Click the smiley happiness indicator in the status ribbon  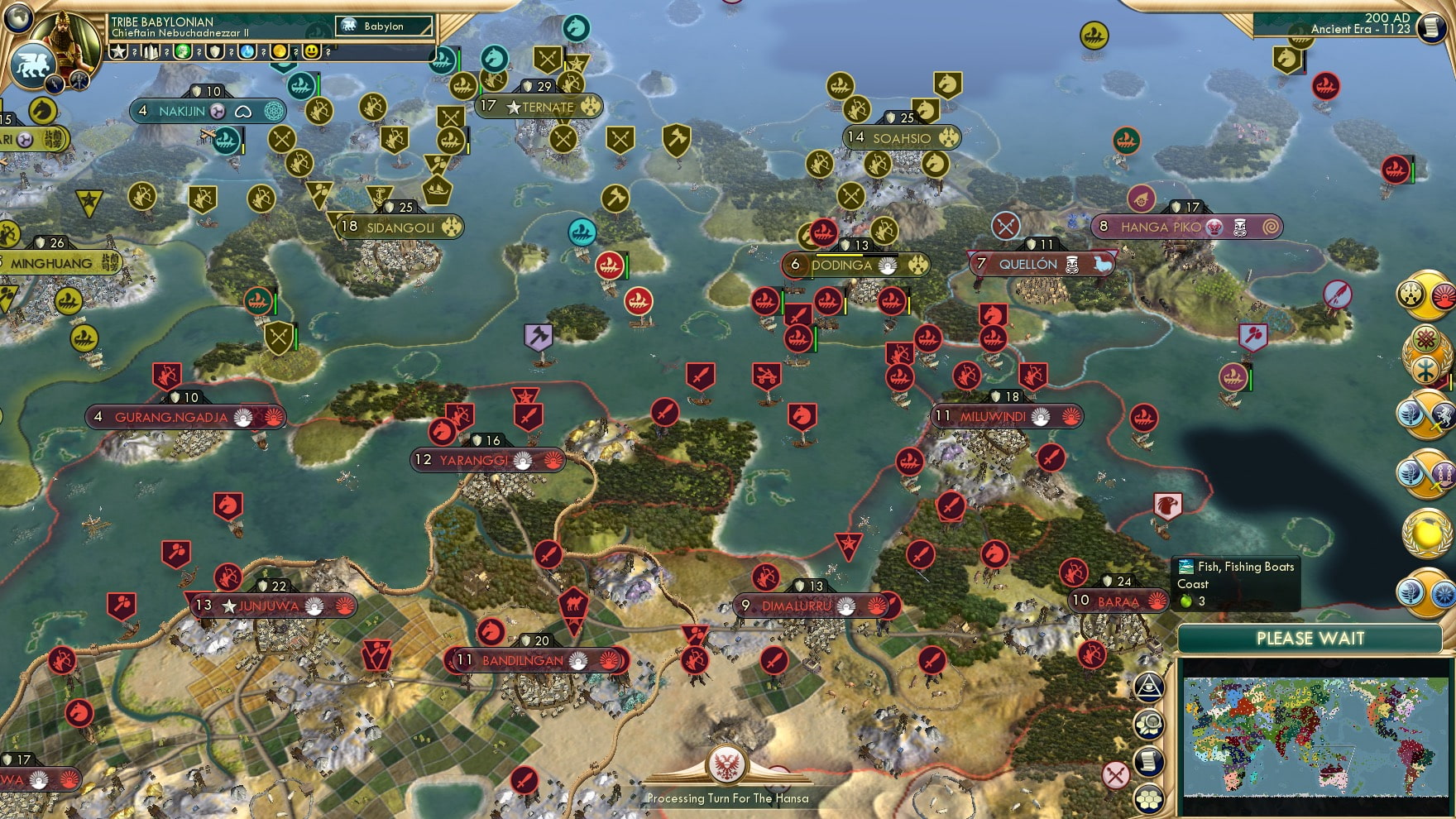pos(312,51)
